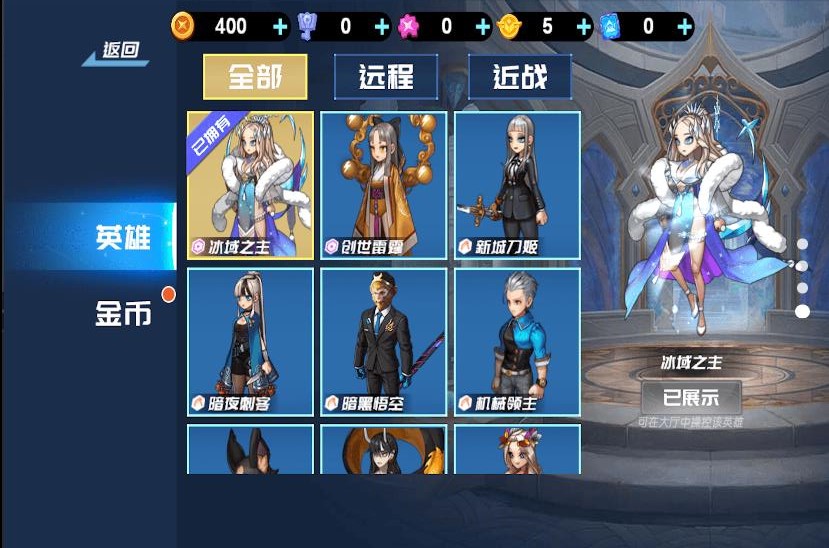
Task: Open the 英雄 hero category
Action: pyautogui.click(x=123, y=237)
